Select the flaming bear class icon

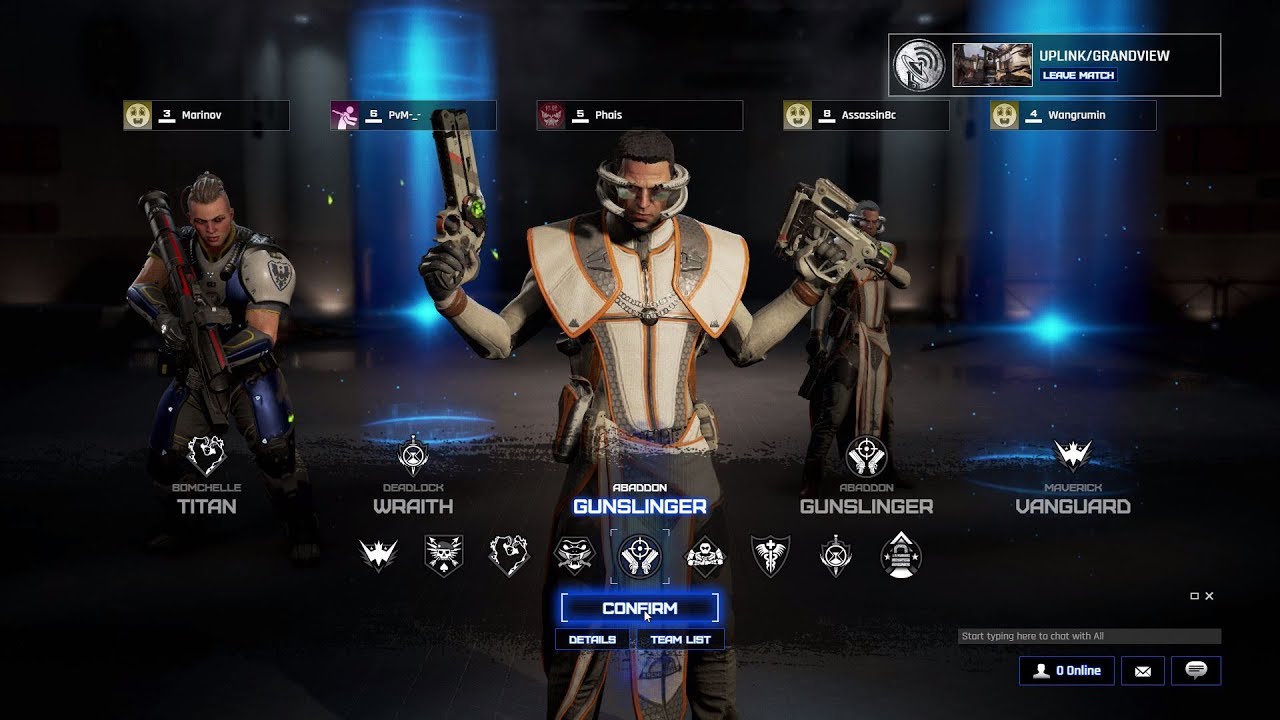509,556
